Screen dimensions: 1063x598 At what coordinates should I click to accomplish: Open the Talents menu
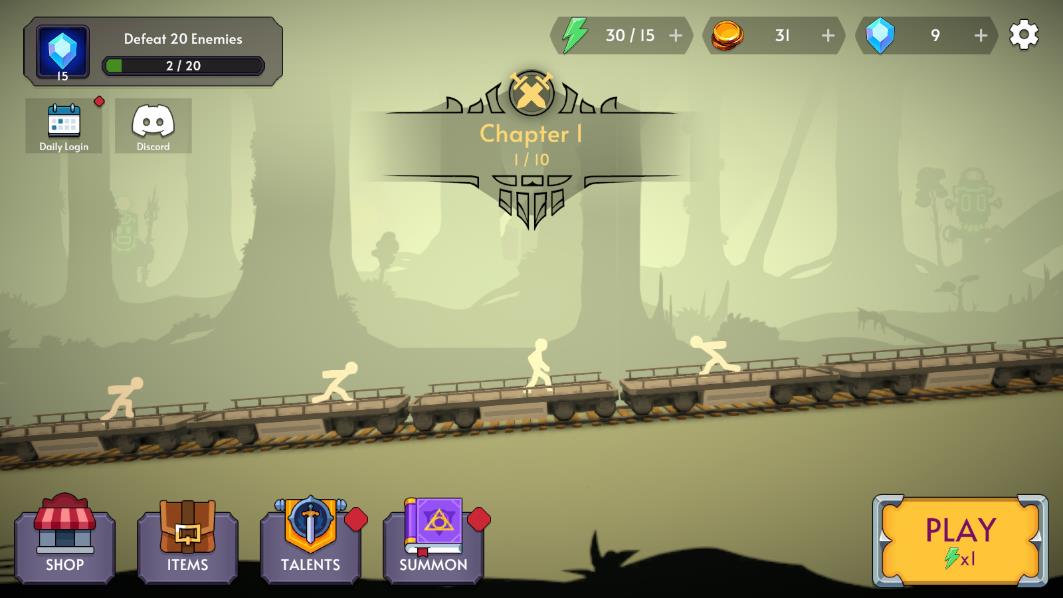coord(311,542)
